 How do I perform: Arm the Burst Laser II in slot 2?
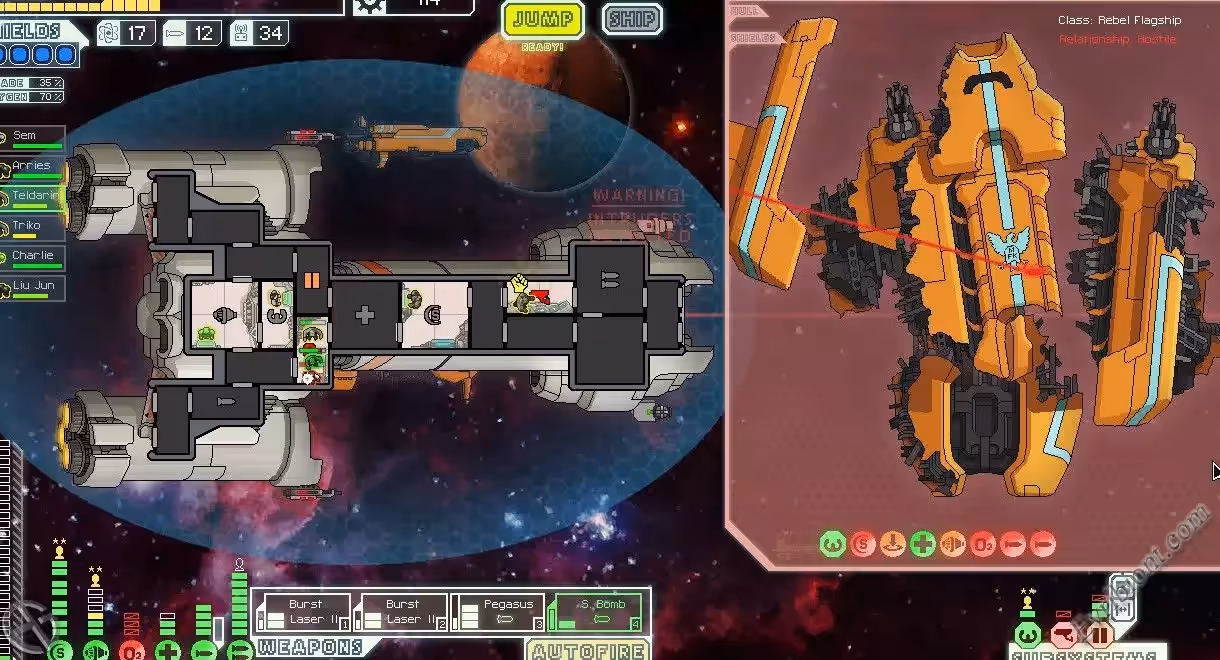click(x=402, y=612)
